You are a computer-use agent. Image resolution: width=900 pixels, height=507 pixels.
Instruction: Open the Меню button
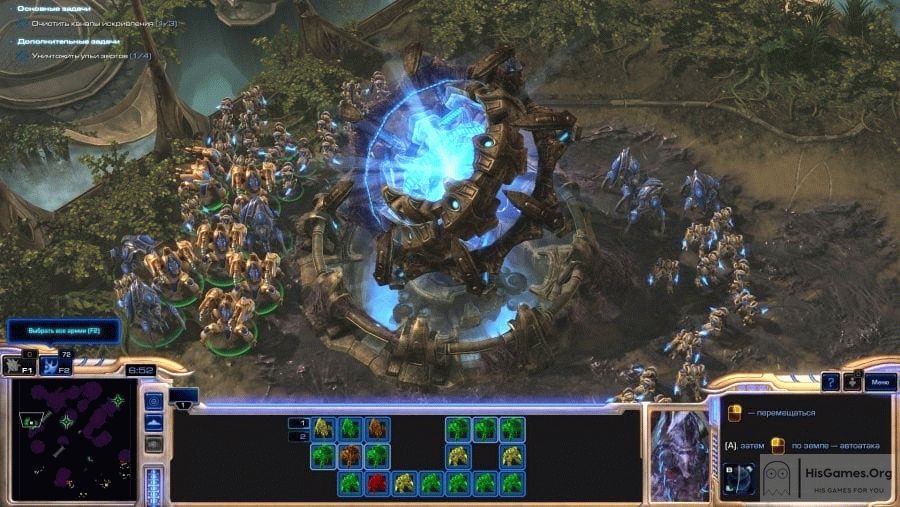(880, 381)
